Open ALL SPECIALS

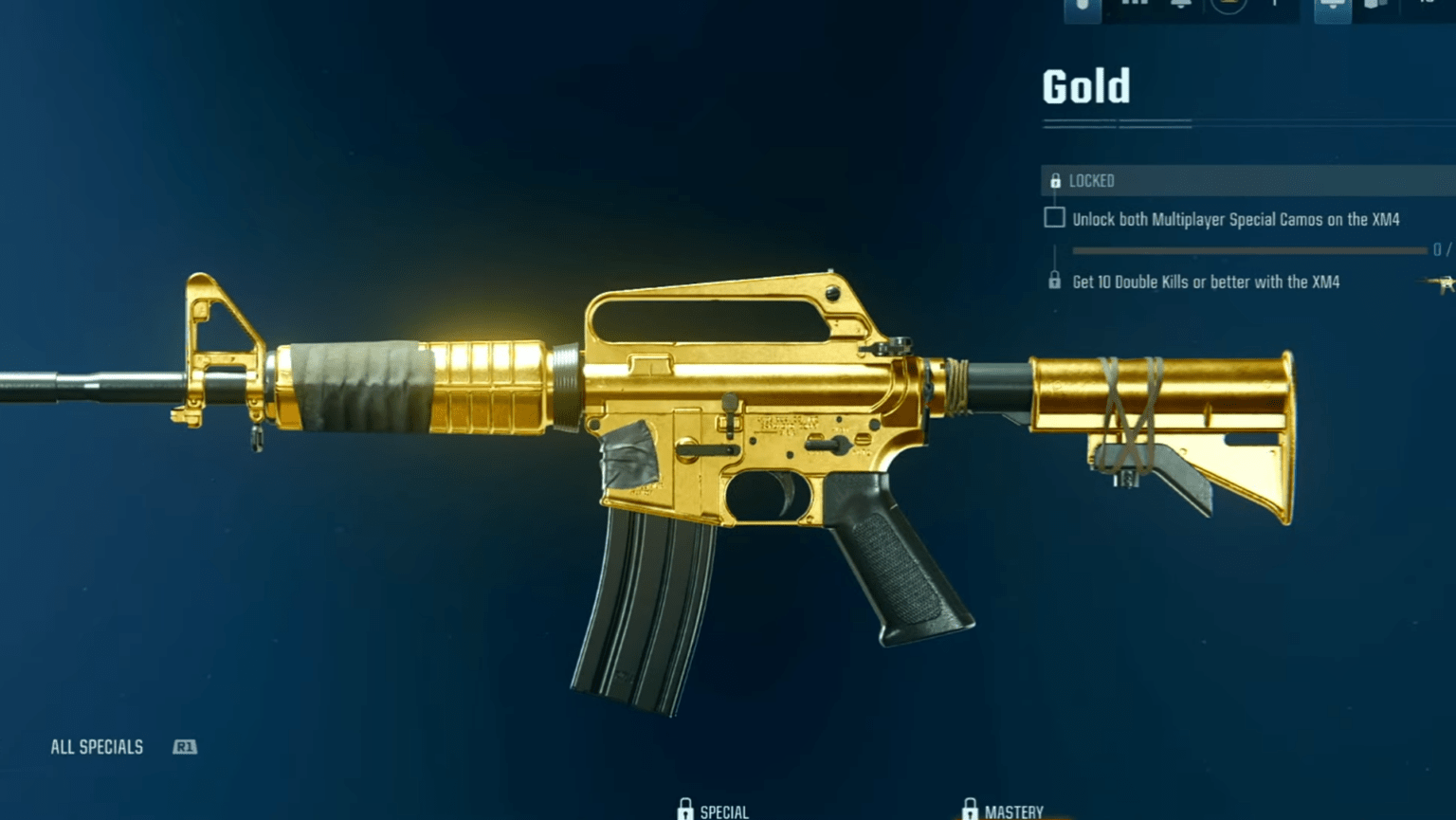pos(98,747)
